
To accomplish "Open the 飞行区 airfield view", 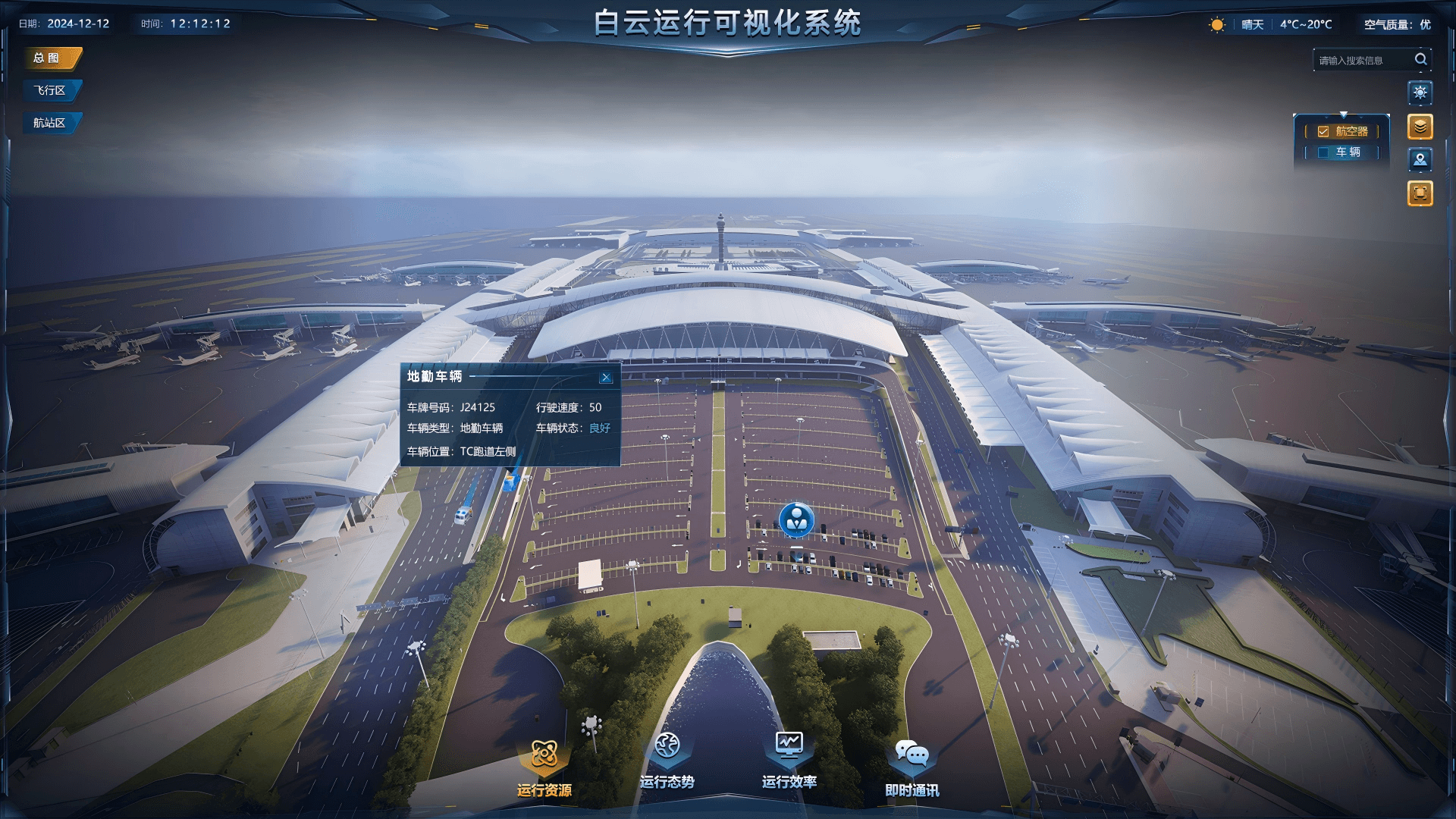I will click(x=50, y=91).
